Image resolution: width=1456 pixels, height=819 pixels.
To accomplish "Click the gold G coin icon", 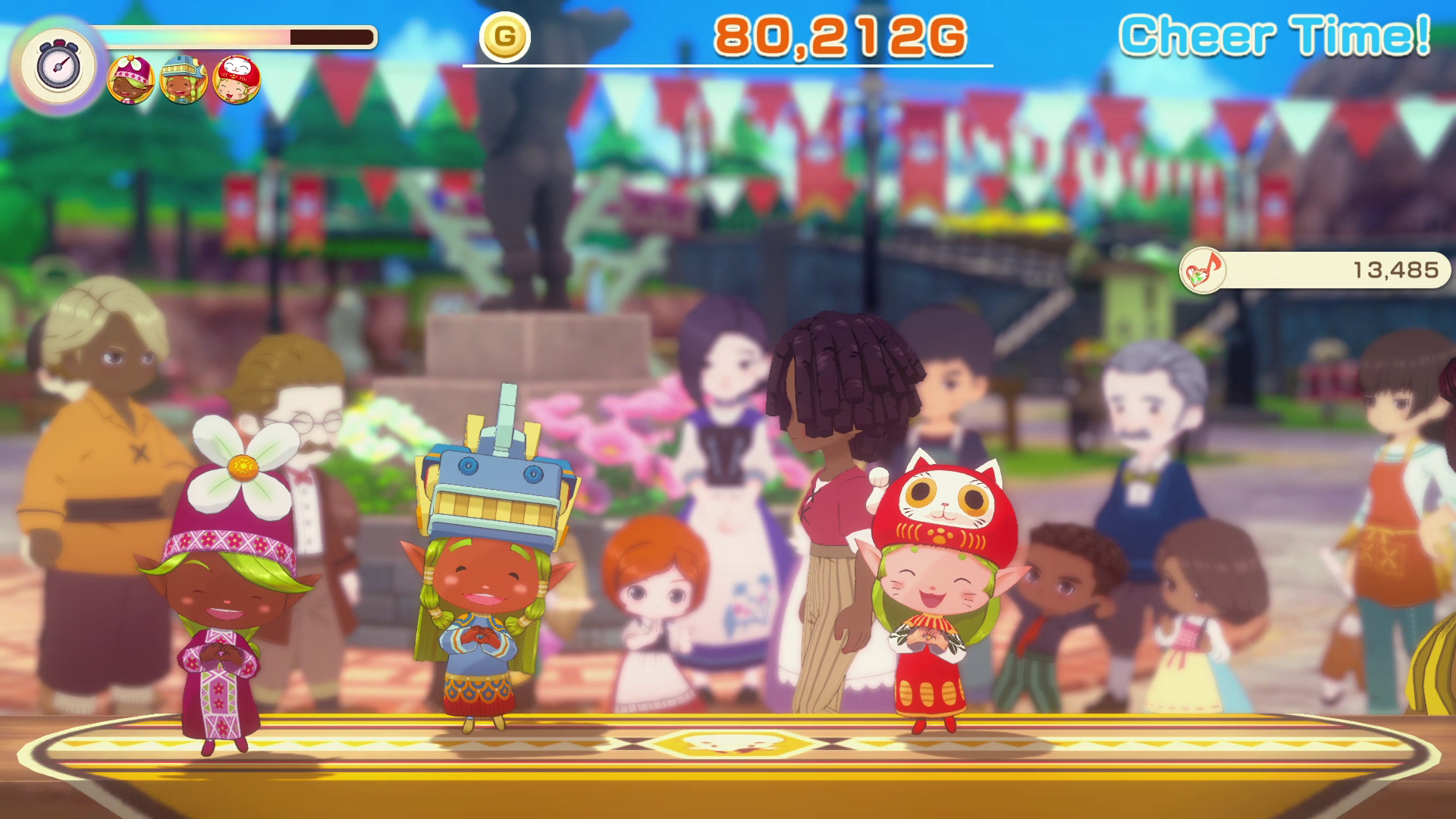I will pos(505,36).
